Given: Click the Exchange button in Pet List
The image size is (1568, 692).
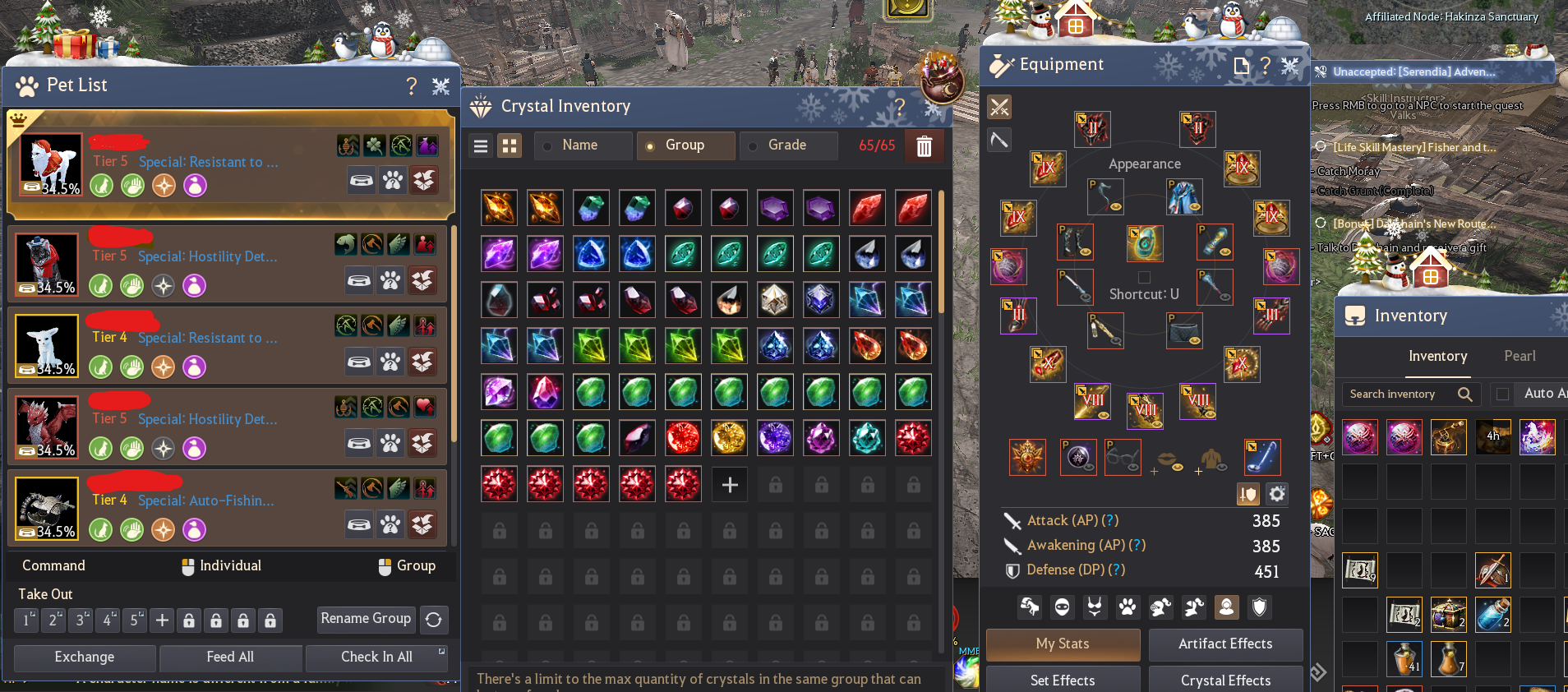Looking at the screenshot, I should [x=85, y=657].
